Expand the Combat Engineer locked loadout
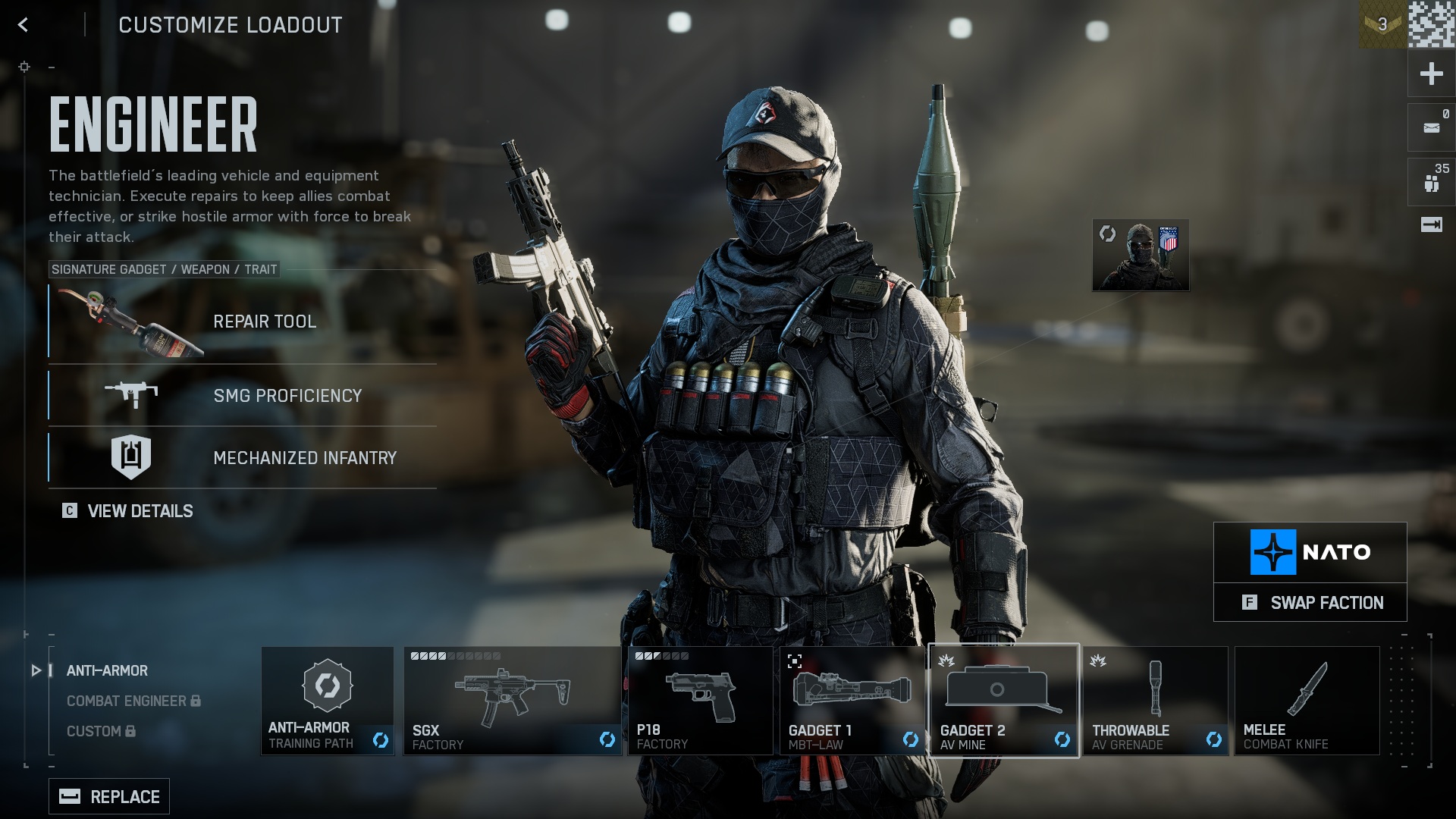The width and height of the screenshot is (1456, 819). pos(126,701)
